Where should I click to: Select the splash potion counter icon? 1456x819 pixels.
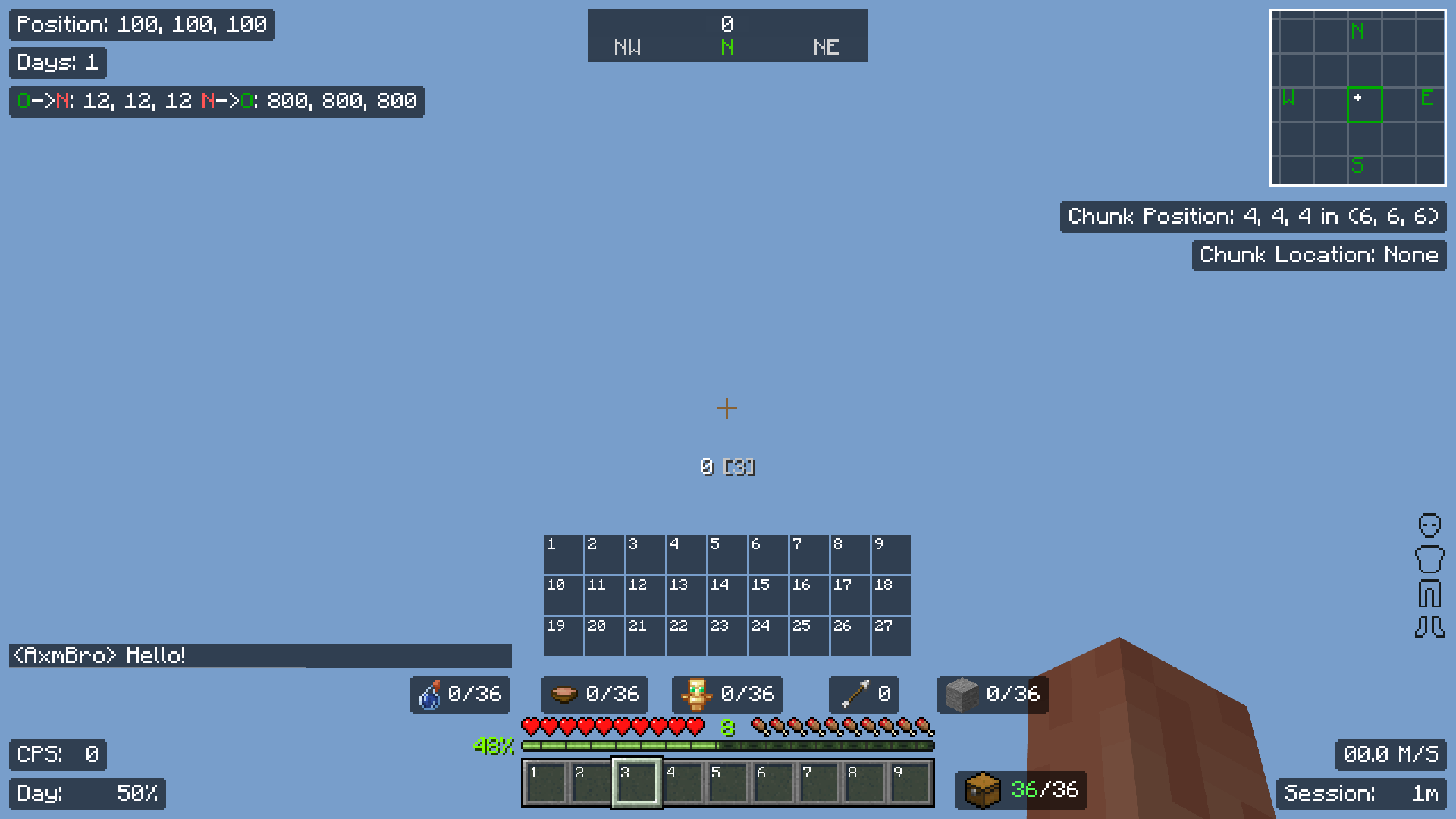click(429, 695)
